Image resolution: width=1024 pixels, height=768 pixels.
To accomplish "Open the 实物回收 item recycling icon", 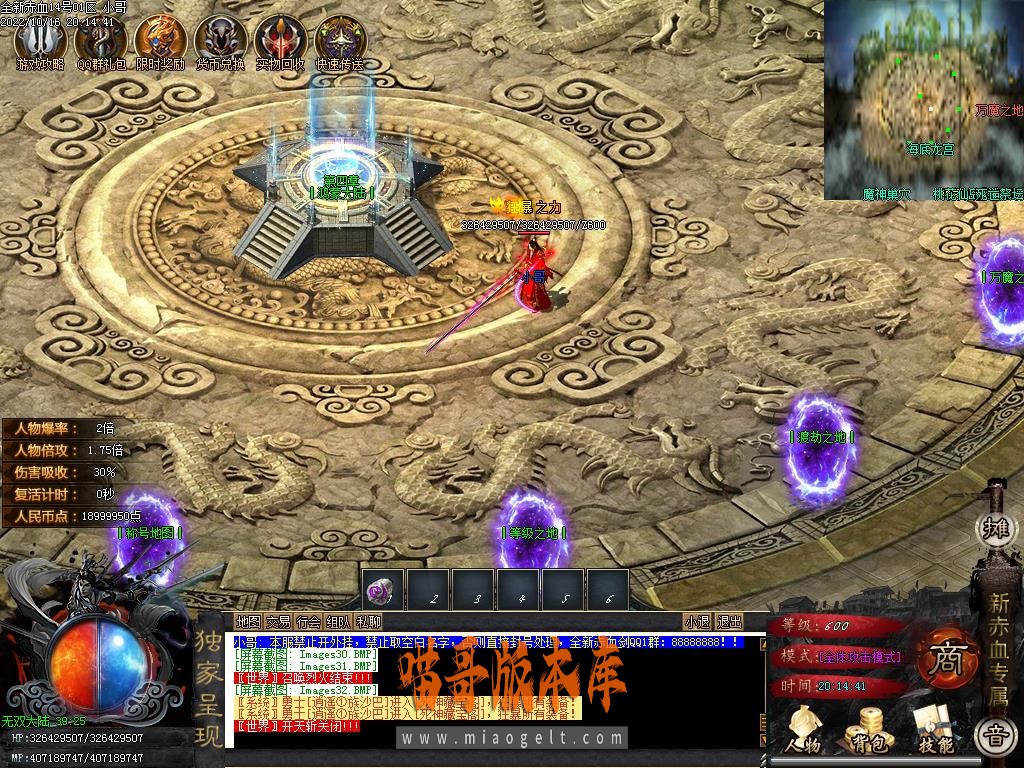I will point(280,40).
